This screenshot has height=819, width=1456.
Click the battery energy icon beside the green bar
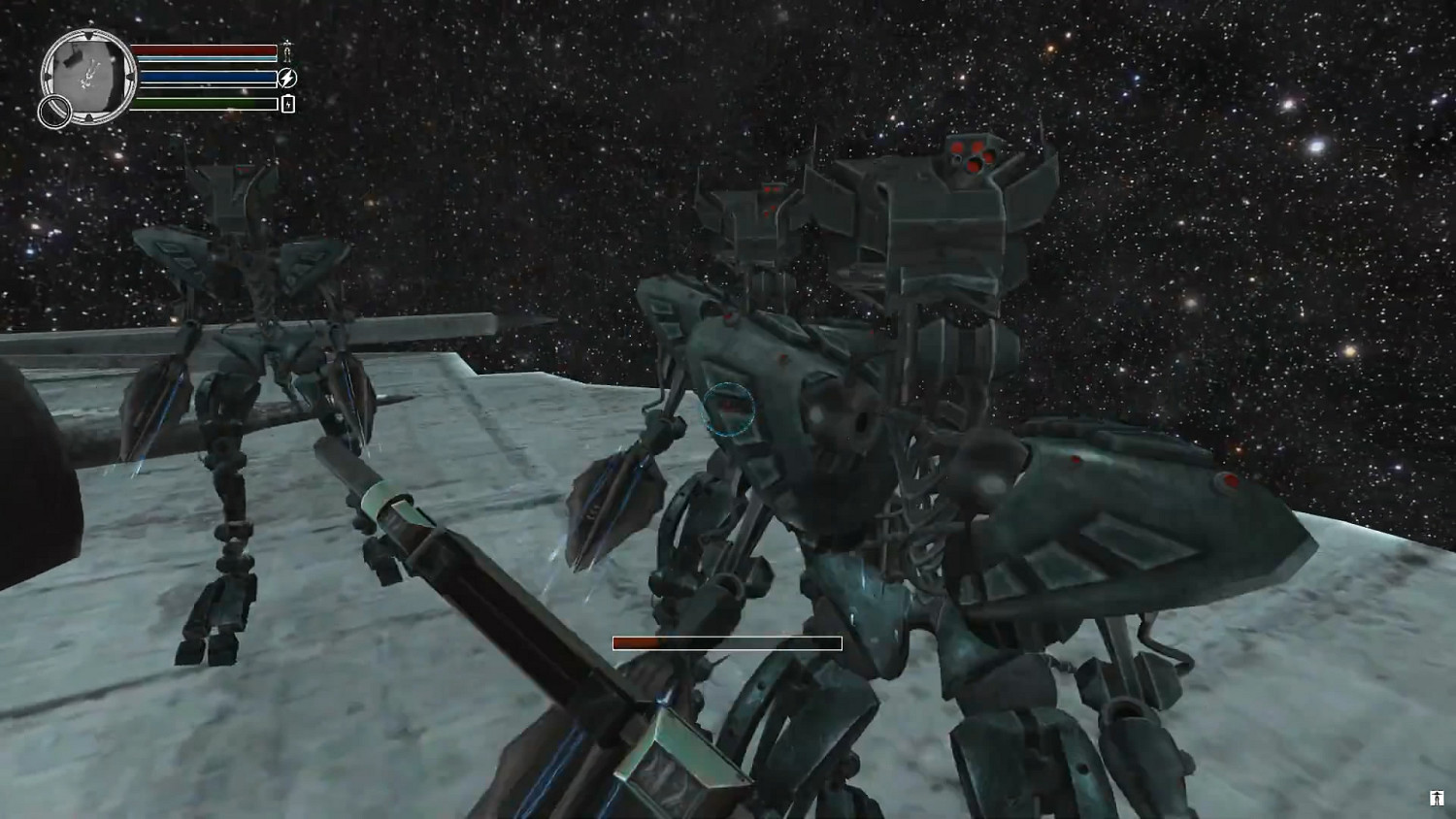(288, 103)
